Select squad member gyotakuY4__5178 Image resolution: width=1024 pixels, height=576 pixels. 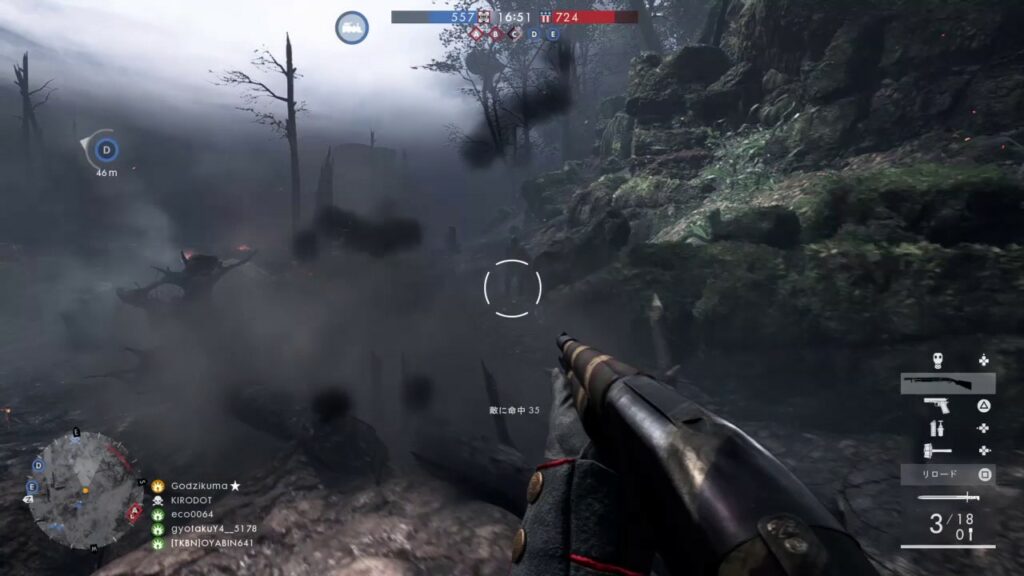[x=213, y=529]
